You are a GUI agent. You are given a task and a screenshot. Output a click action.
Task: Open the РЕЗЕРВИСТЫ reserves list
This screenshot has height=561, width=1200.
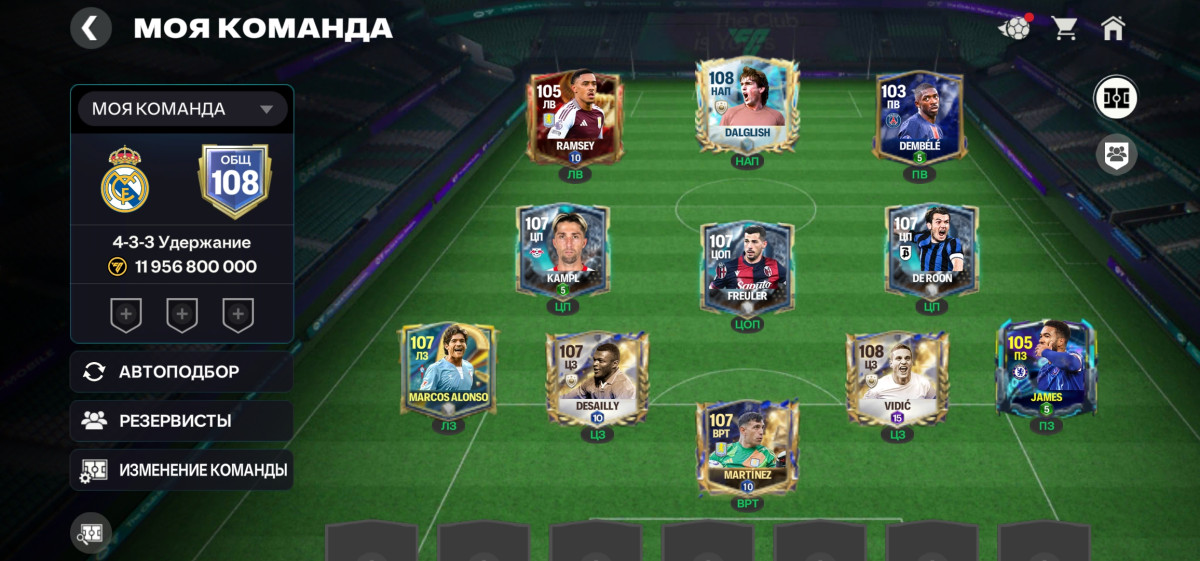(181, 421)
